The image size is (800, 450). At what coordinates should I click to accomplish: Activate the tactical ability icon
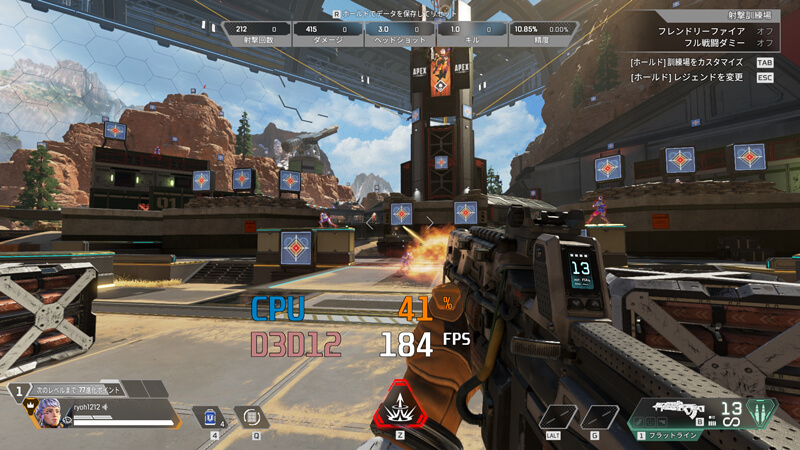tap(253, 416)
